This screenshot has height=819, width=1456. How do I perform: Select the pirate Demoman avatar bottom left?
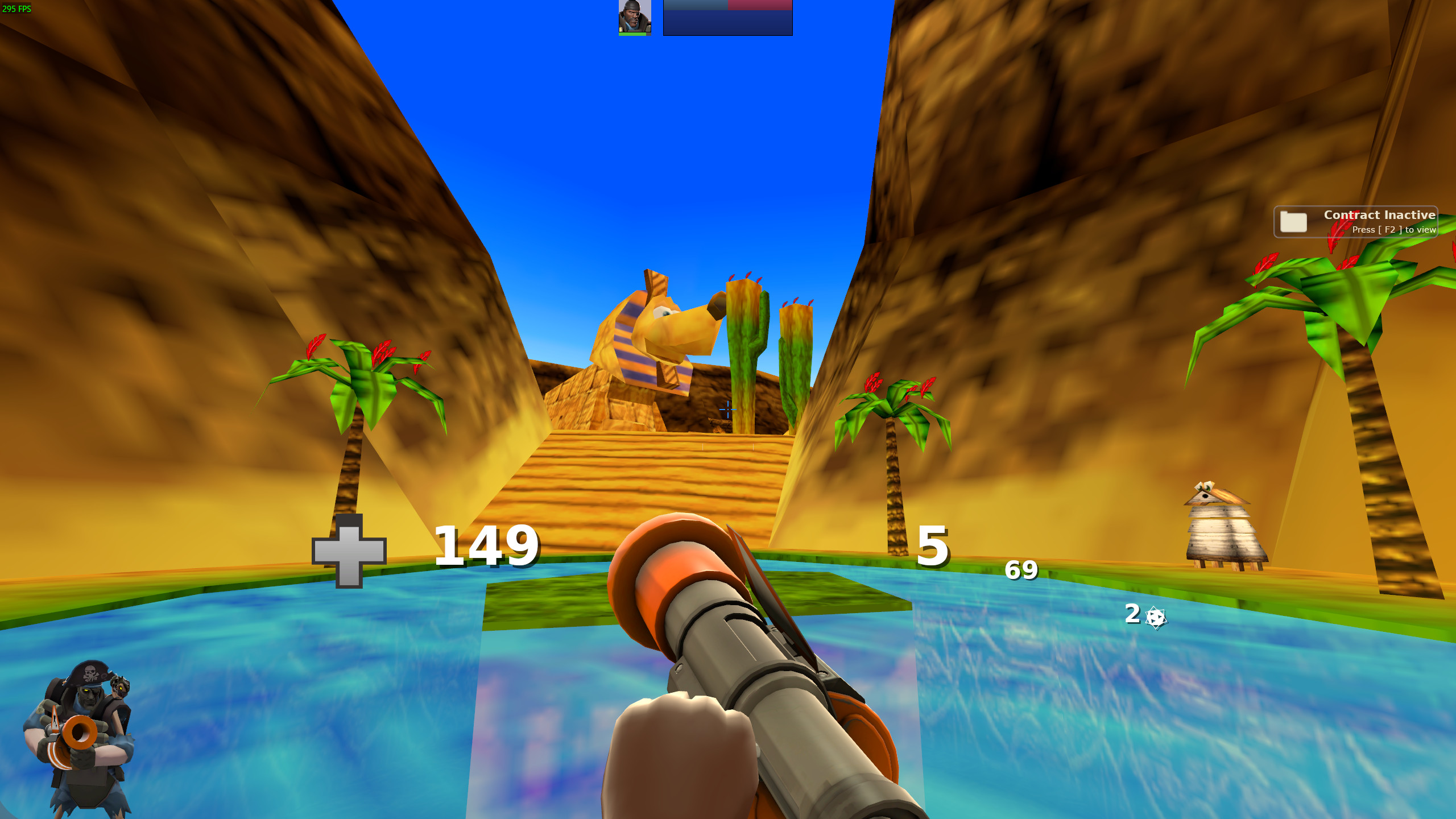tap(85, 734)
